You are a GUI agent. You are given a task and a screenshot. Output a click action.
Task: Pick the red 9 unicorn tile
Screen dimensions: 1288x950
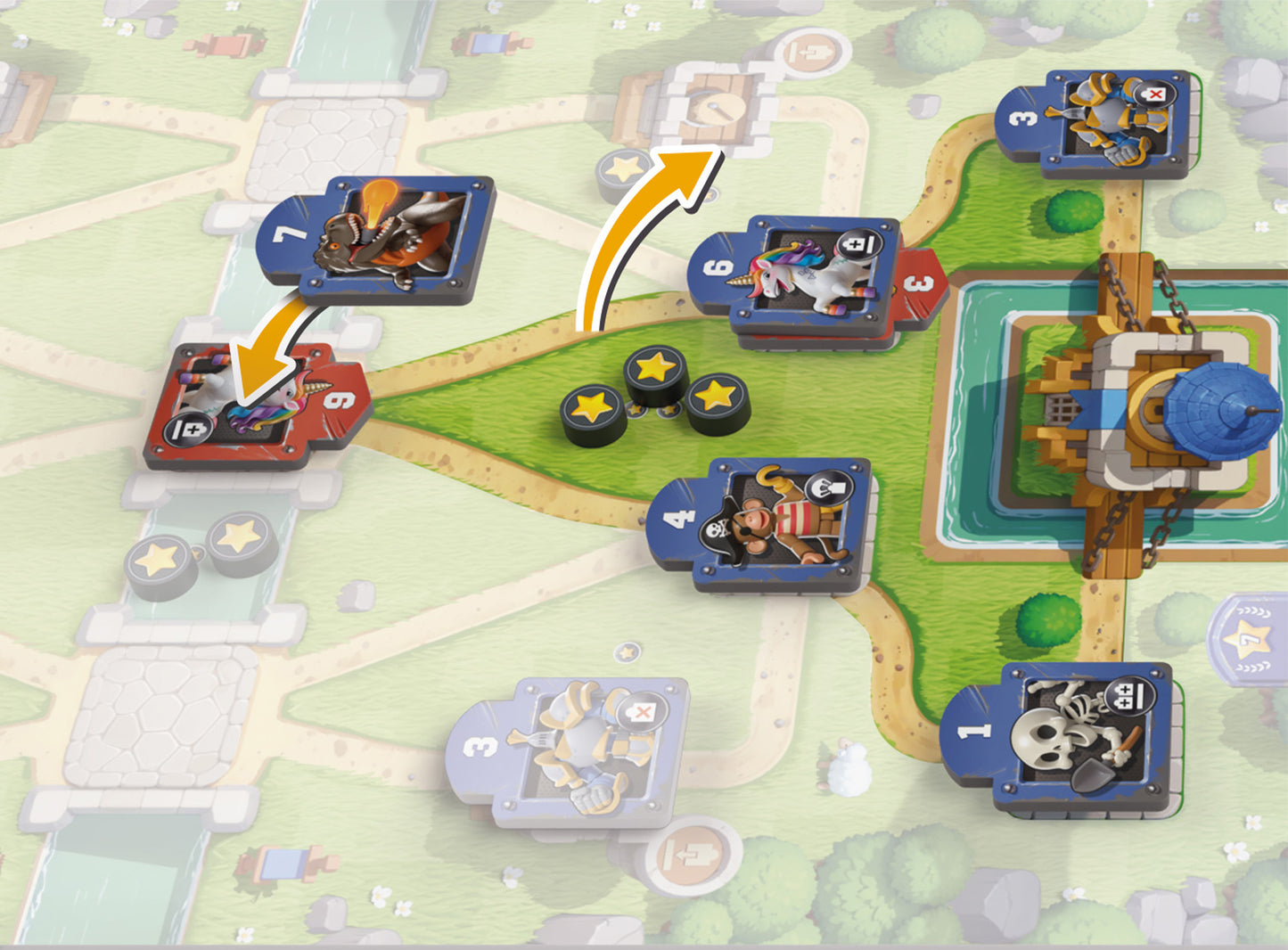(x=255, y=407)
